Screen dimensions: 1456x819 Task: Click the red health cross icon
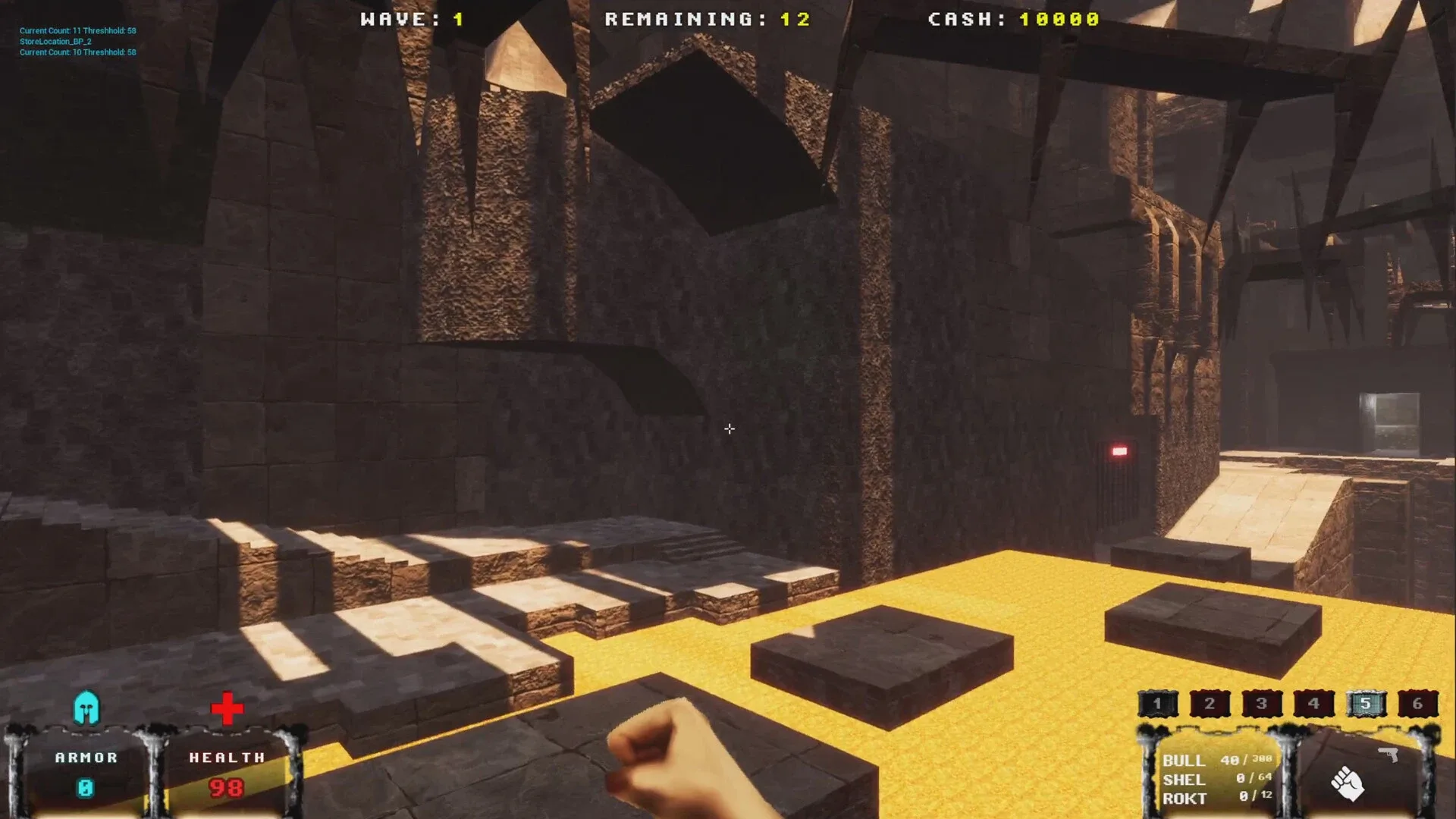227,708
